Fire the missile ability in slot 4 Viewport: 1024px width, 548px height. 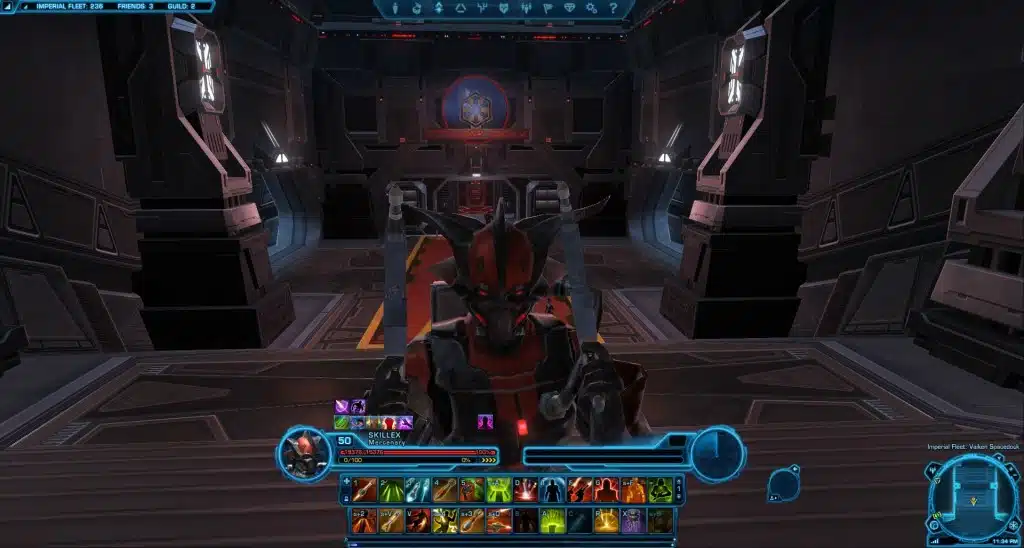445,490
